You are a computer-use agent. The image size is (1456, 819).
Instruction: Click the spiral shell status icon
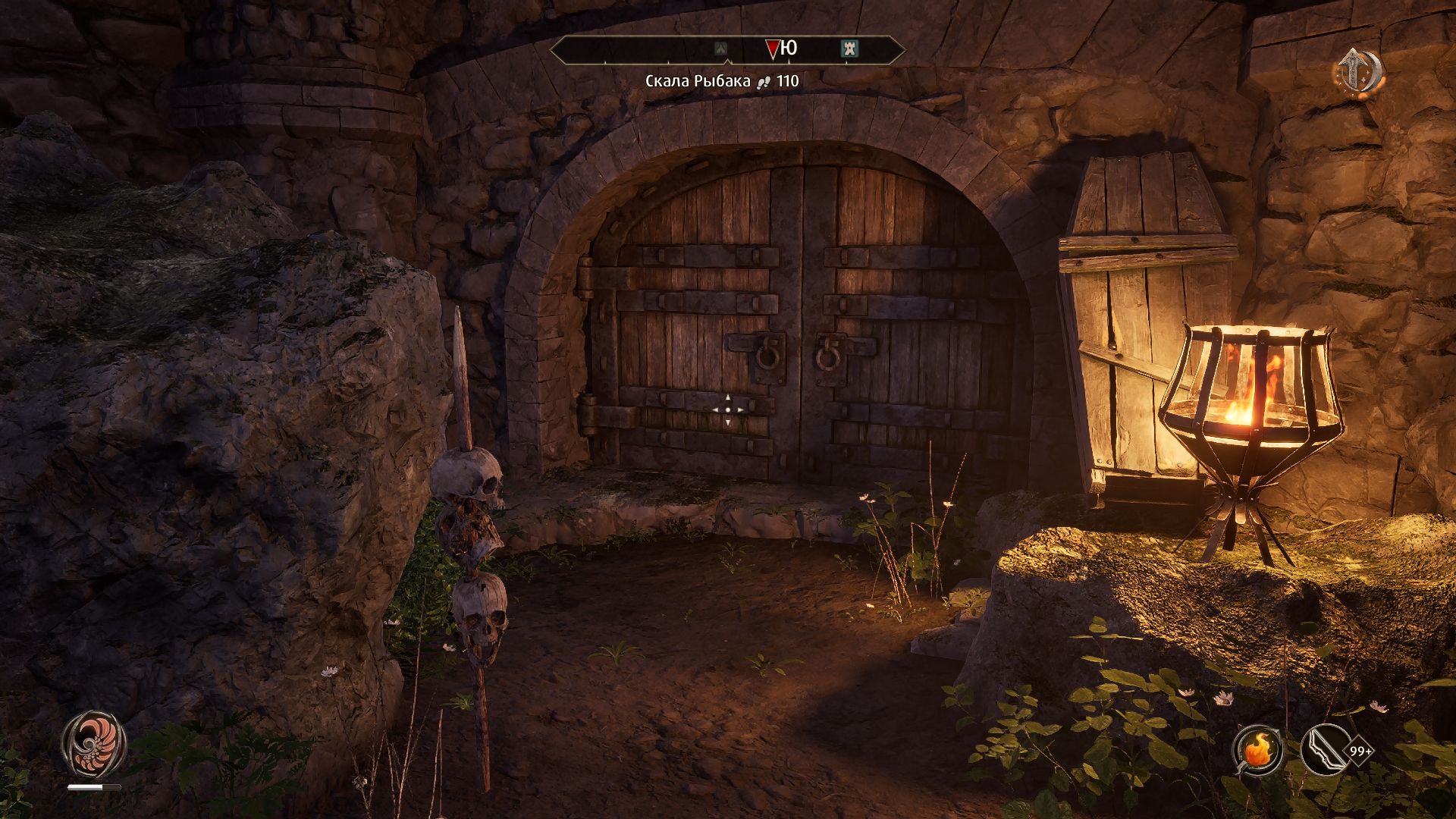[x=94, y=742]
